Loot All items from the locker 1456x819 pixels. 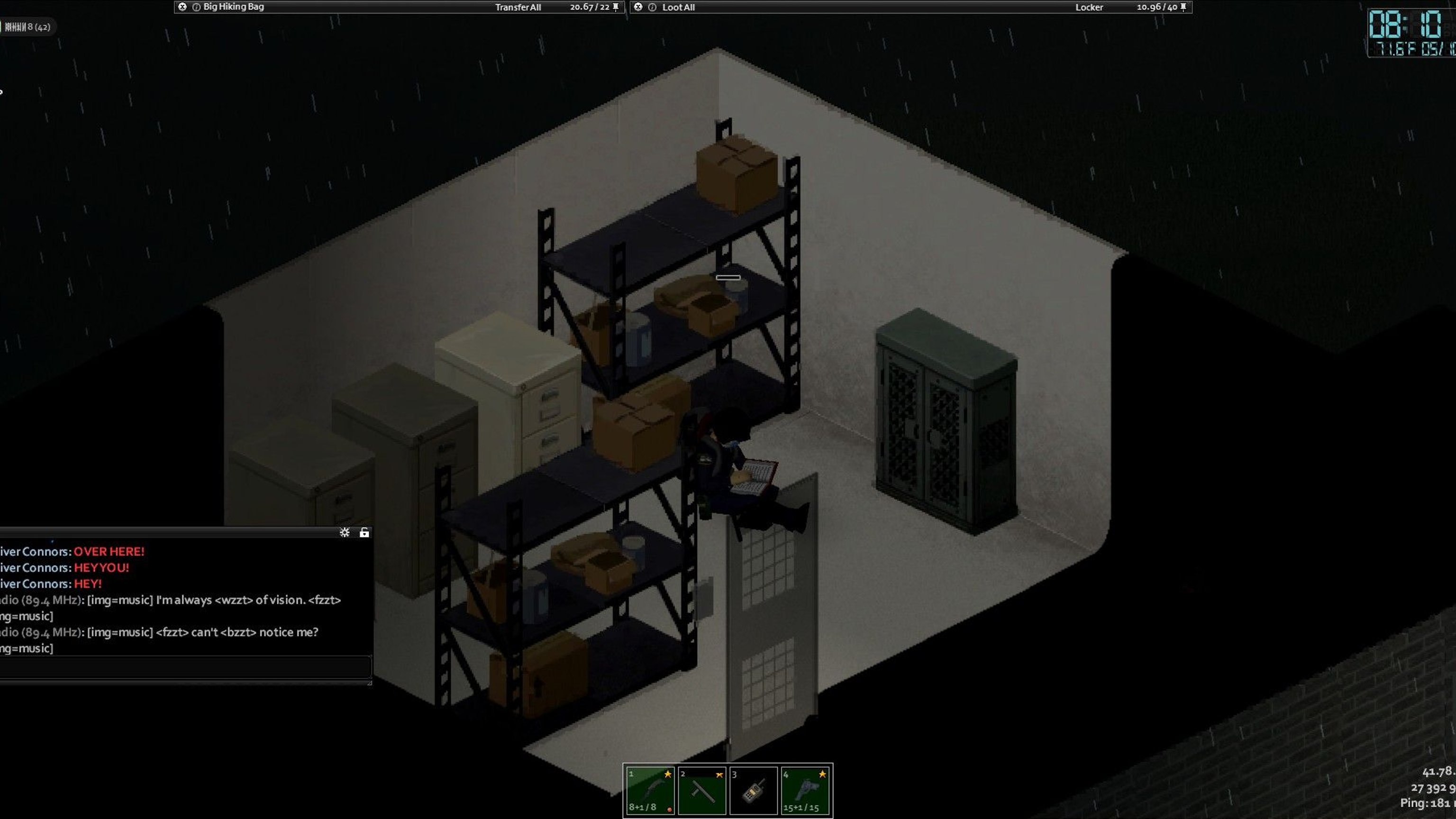coord(678,8)
